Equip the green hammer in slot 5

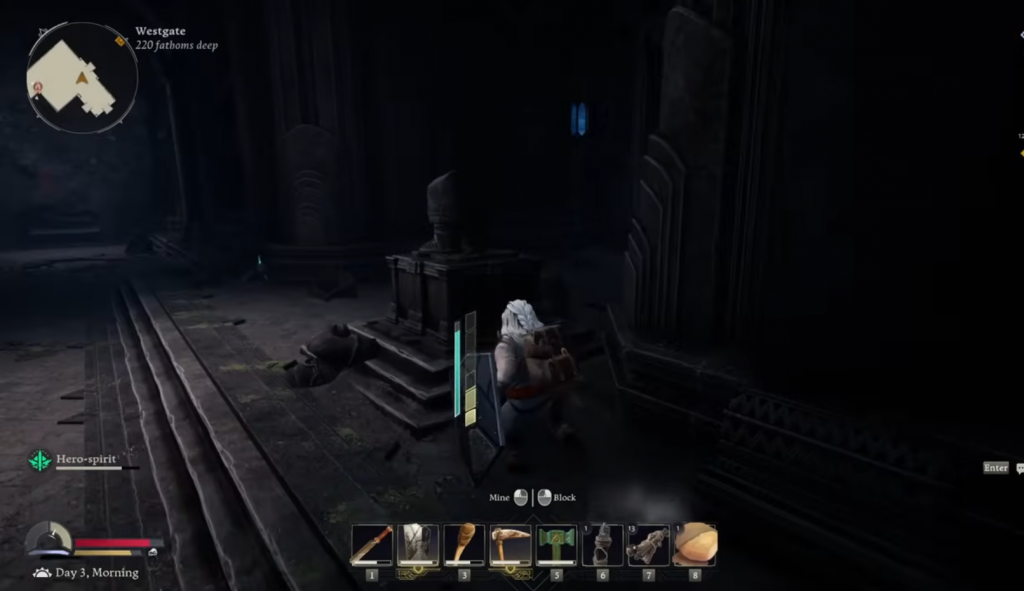pyautogui.click(x=556, y=545)
